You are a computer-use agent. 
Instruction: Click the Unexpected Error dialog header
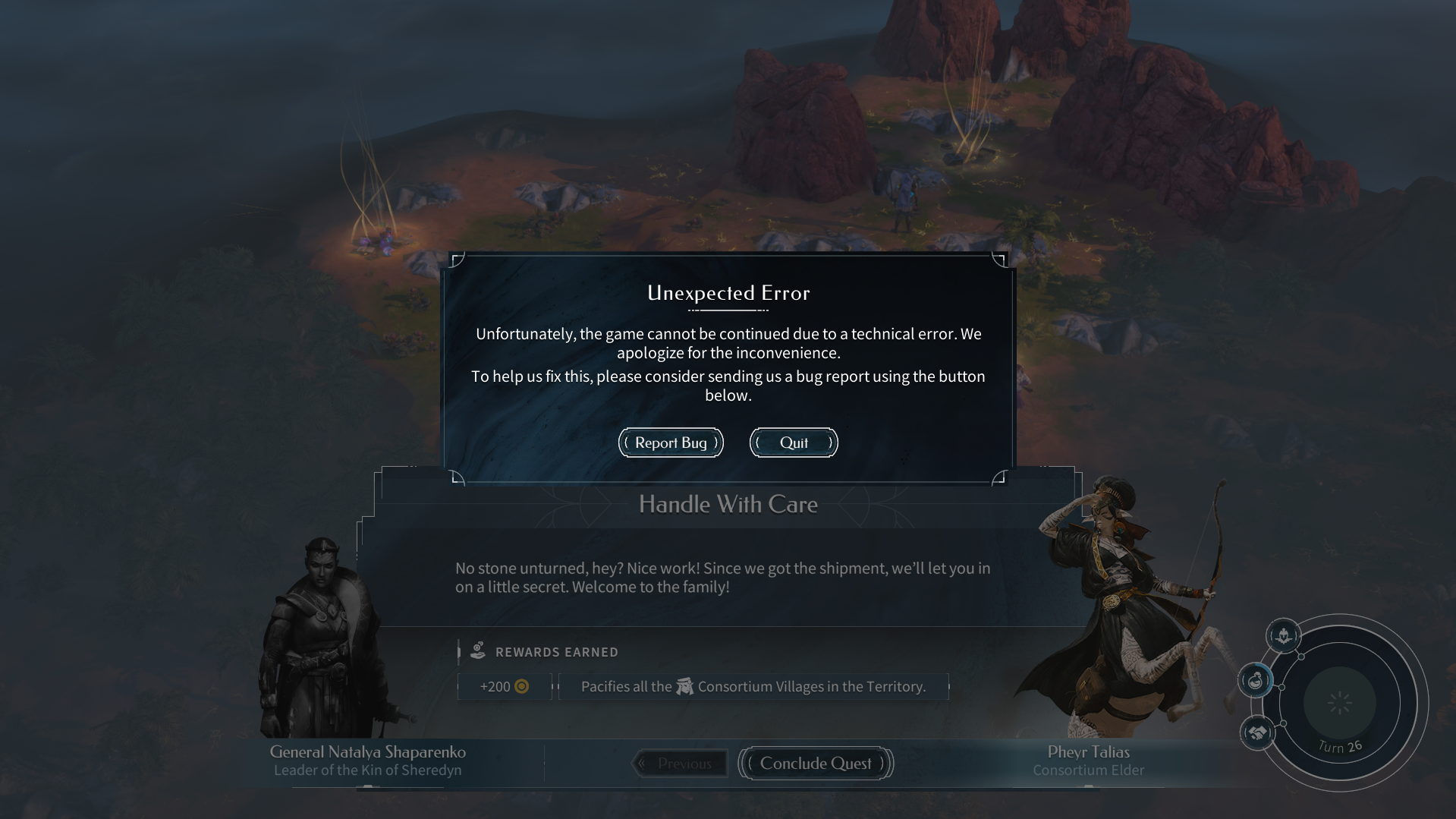[x=728, y=294]
